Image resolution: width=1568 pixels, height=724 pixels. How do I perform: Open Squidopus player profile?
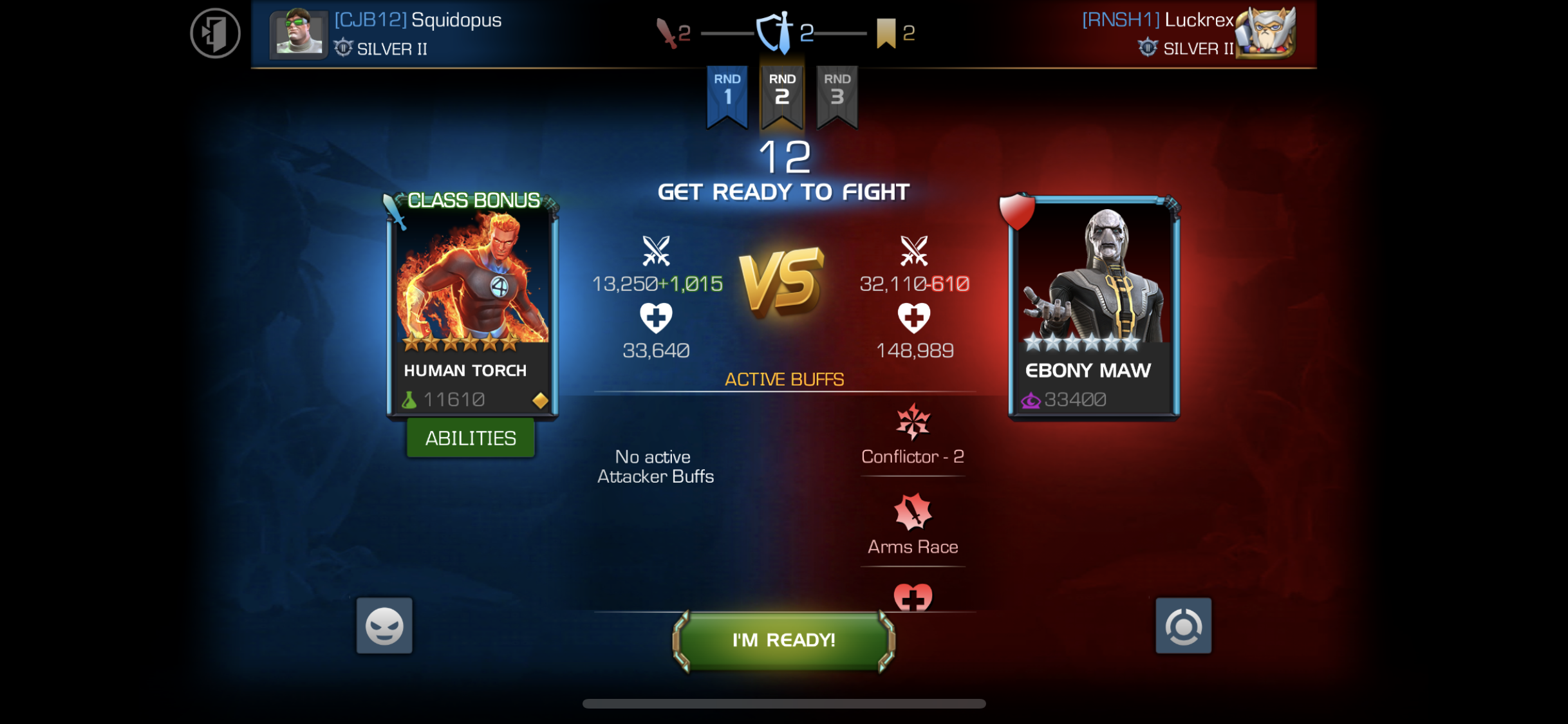[386, 32]
